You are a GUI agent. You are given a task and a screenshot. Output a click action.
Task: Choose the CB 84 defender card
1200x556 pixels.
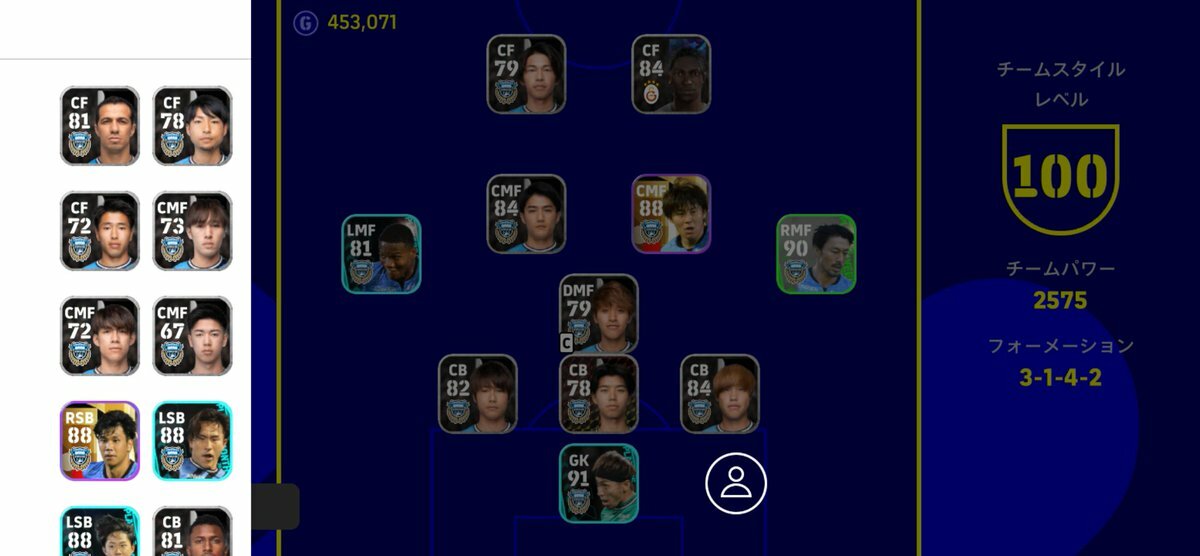pyautogui.click(x=719, y=394)
